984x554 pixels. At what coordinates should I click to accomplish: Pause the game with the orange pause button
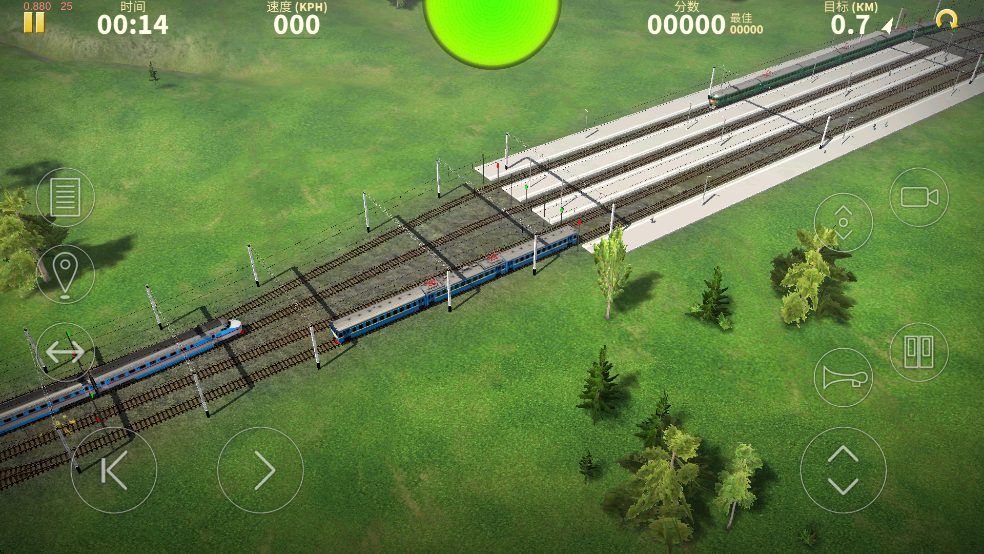(x=34, y=21)
